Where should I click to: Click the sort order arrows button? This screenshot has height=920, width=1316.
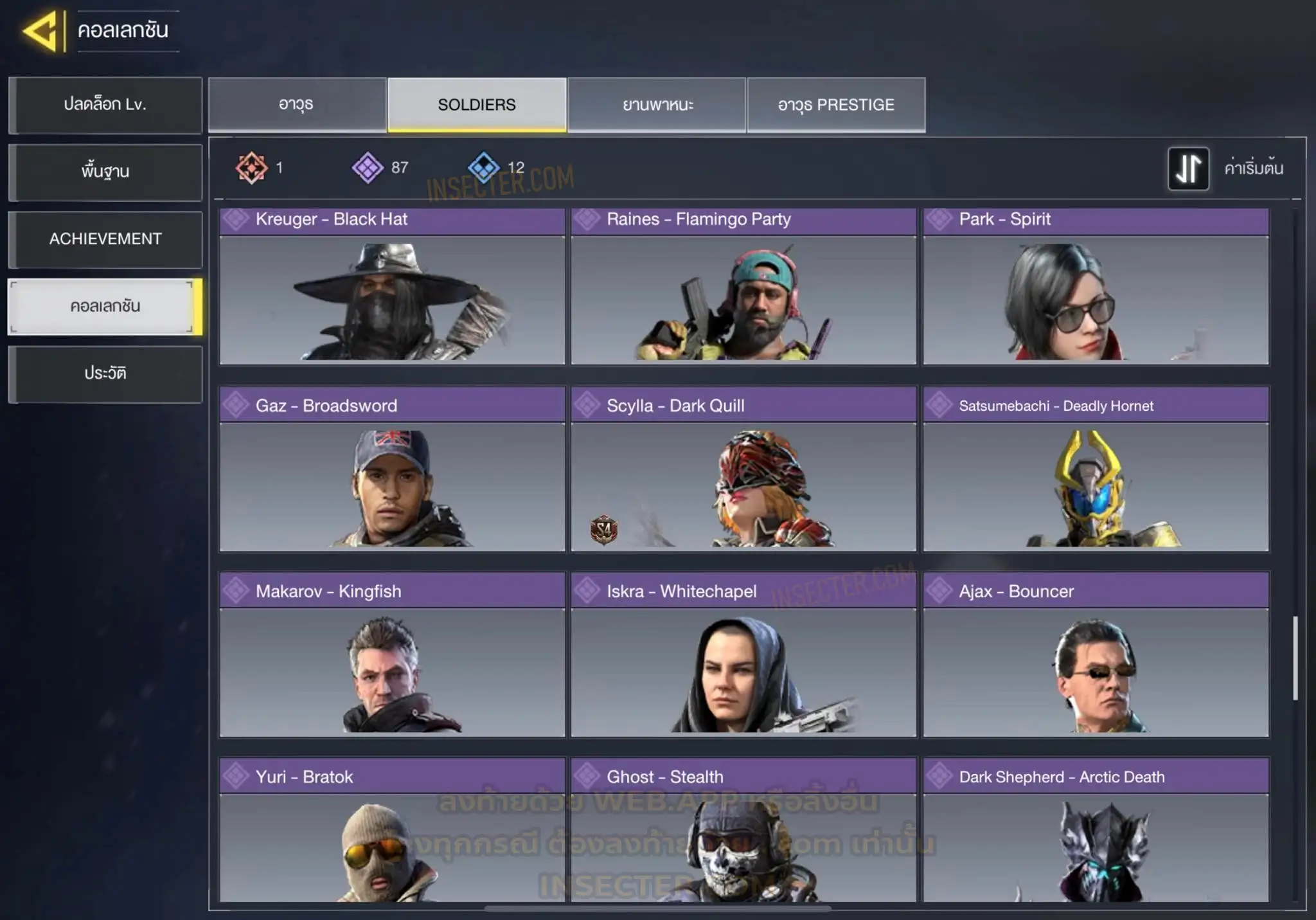point(1188,168)
